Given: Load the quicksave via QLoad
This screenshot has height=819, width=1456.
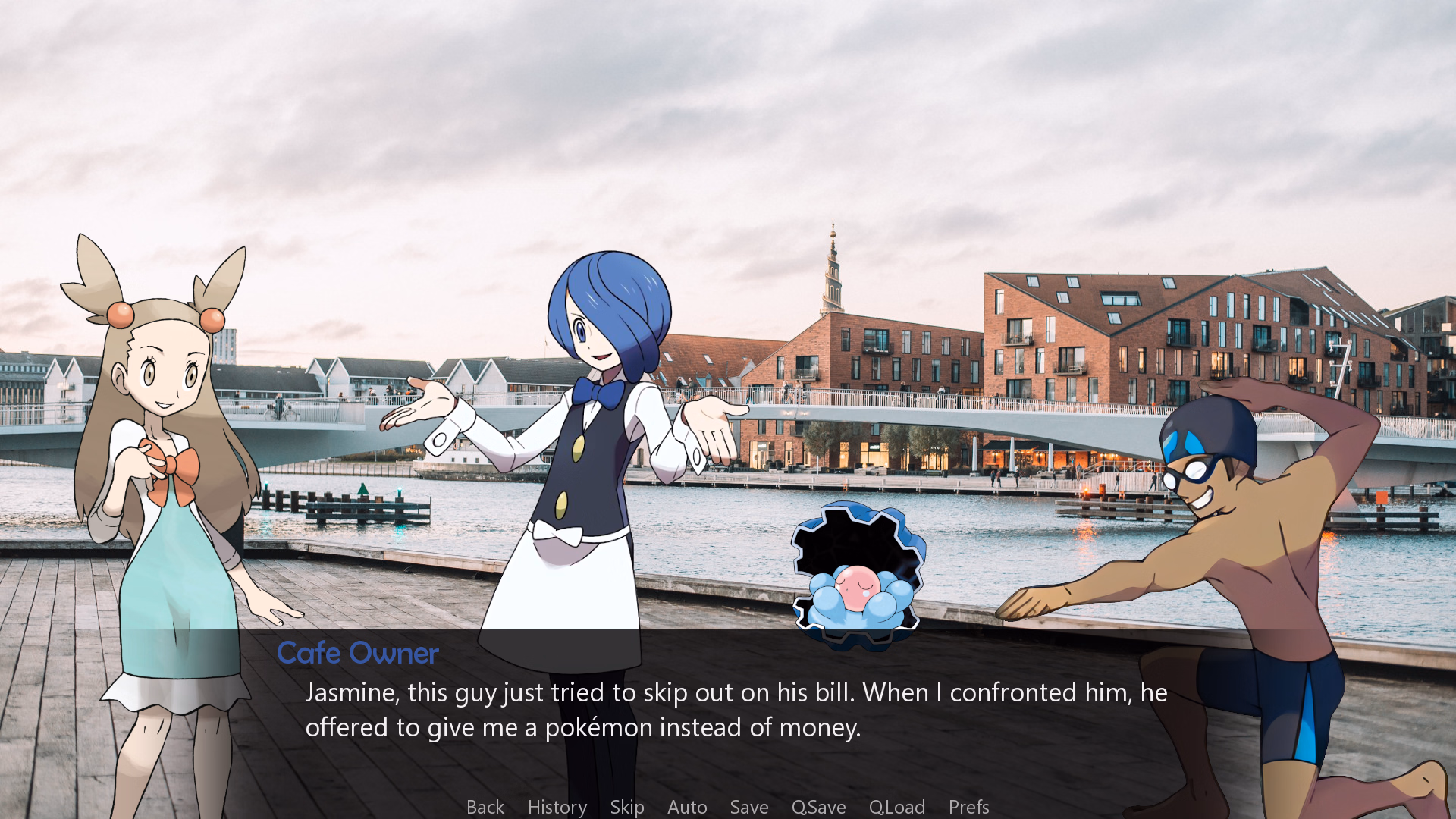Looking at the screenshot, I should tap(897, 807).
